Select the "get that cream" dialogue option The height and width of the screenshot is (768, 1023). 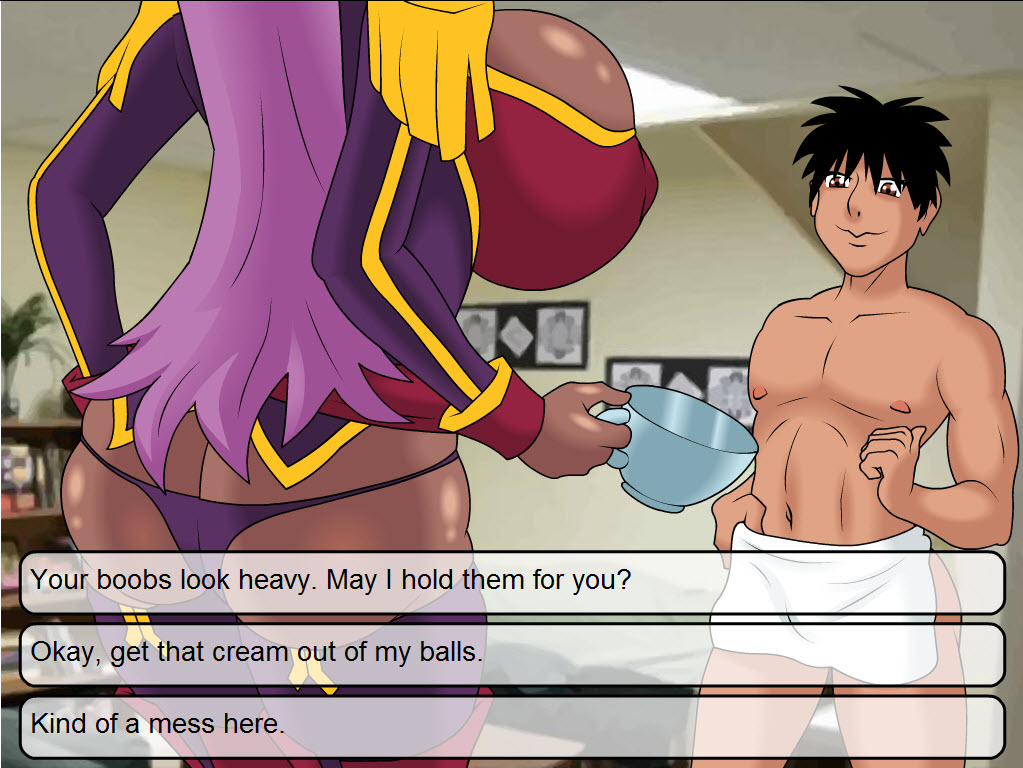click(x=511, y=653)
